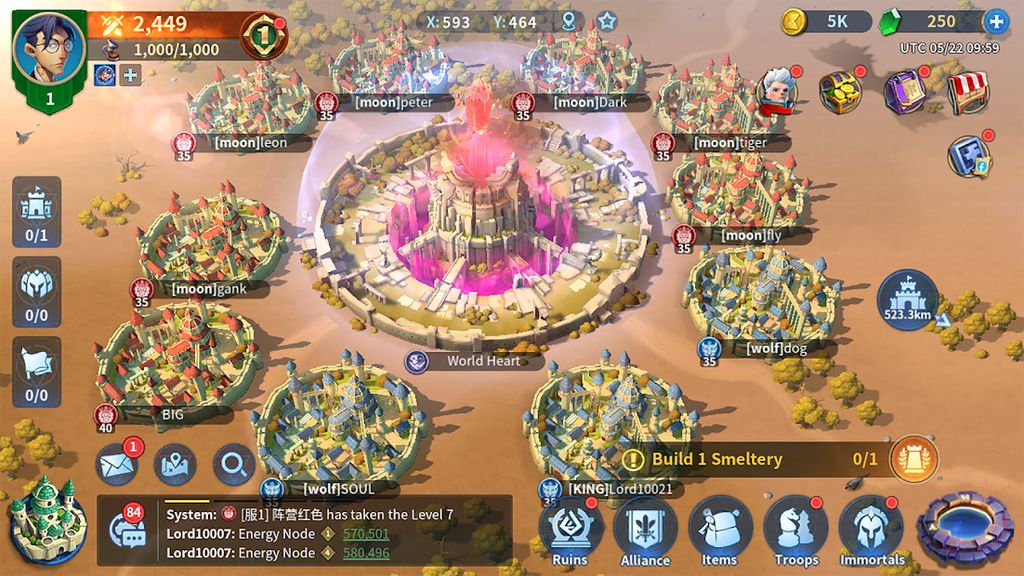The width and height of the screenshot is (1024, 576).
Task: Open the Immortals menu
Action: coord(872,530)
